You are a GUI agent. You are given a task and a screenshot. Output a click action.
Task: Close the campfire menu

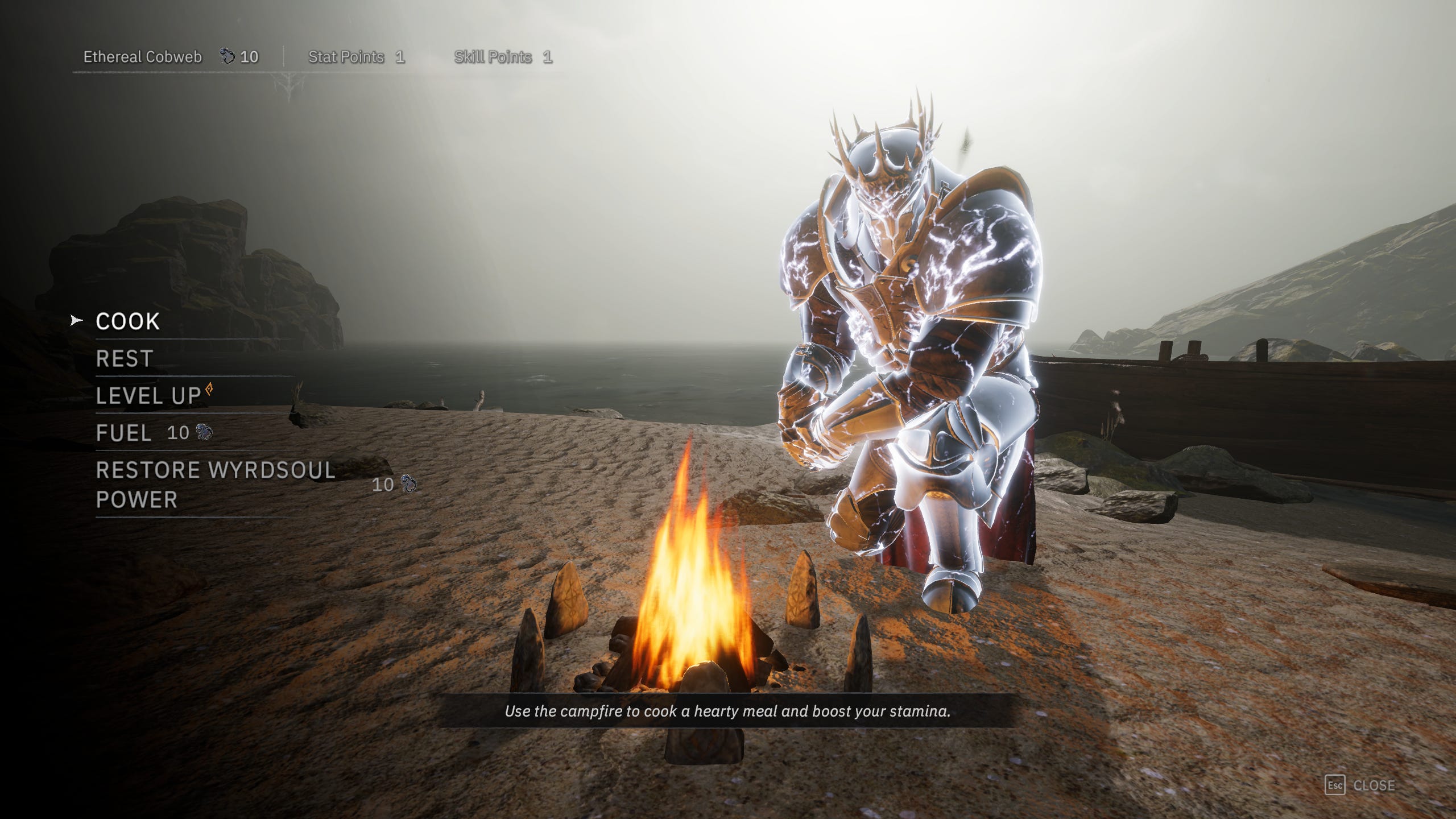tap(1360, 785)
